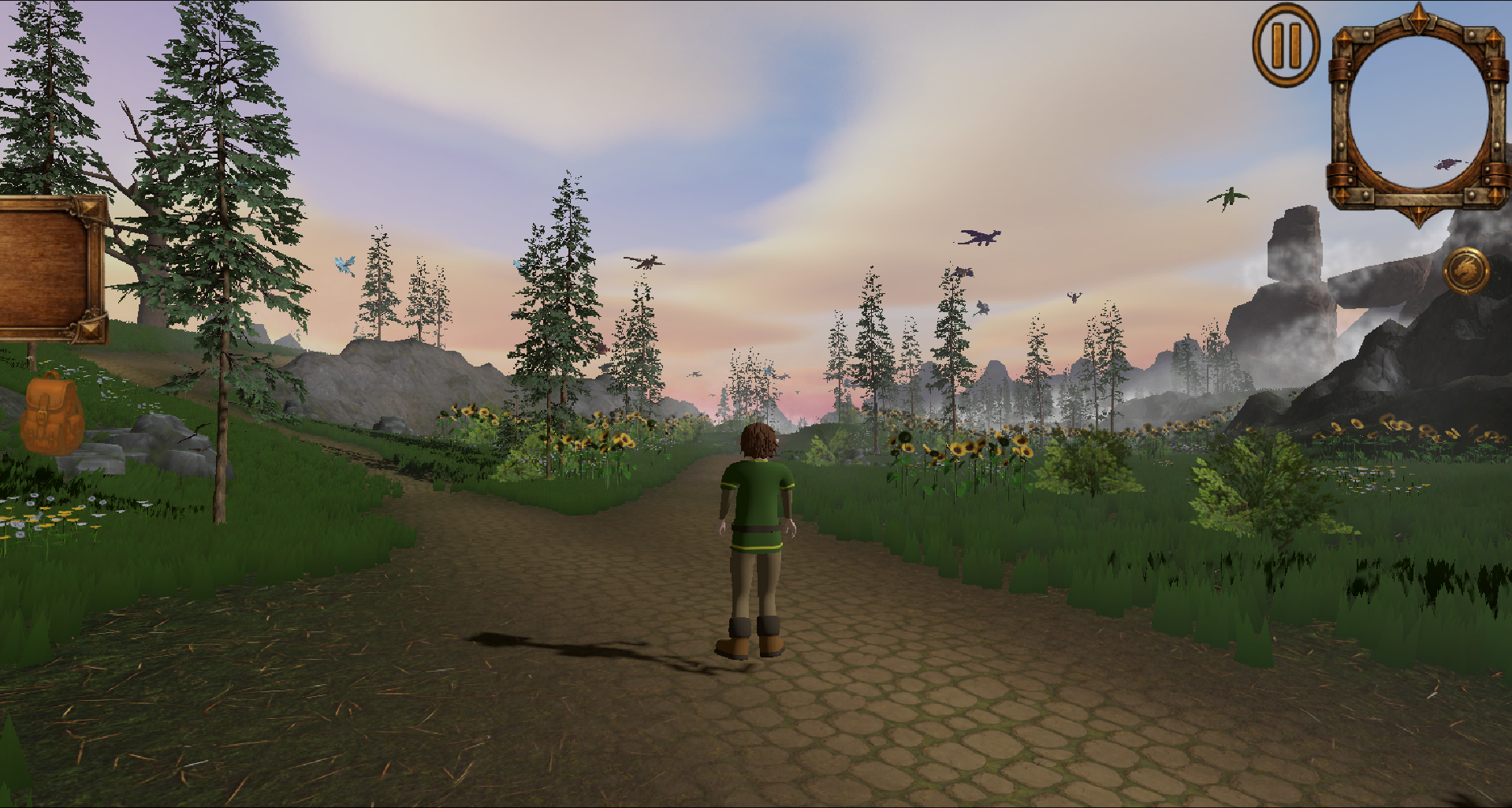
Task: Pause the game with the round pause button
Action: click(1286, 46)
